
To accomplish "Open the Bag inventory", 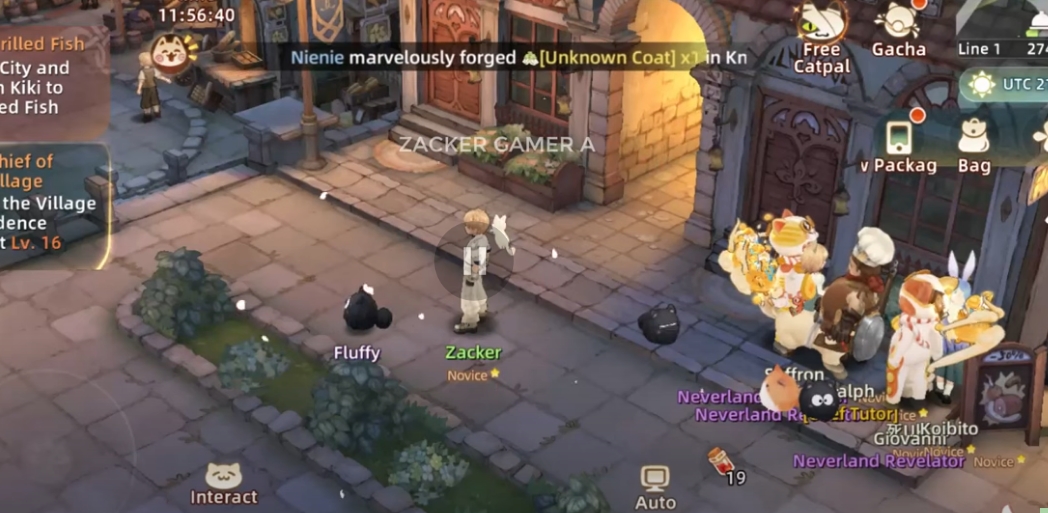I will pyautogui.click(x=973, y=144).
